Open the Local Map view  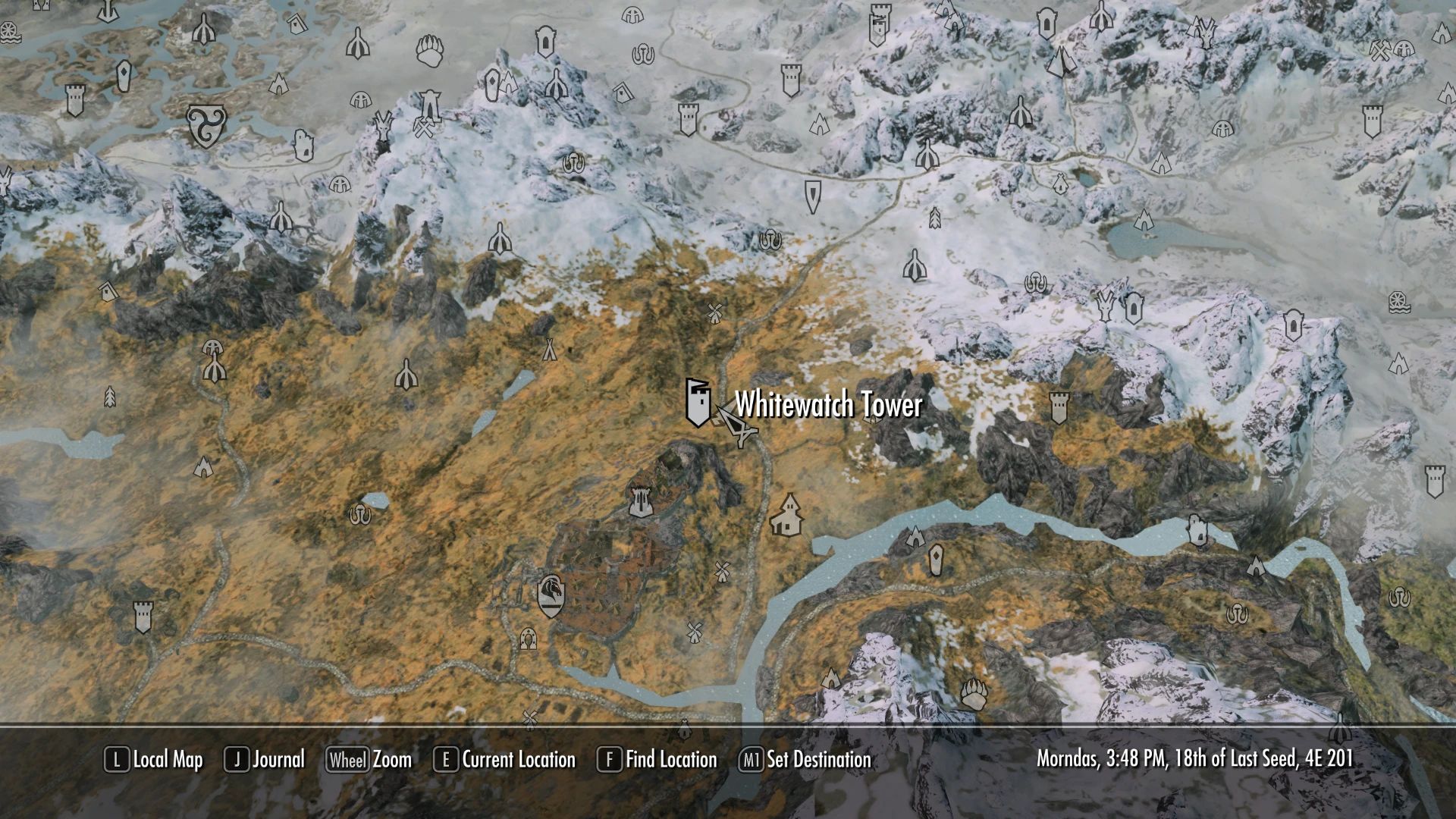coord(154,760)
